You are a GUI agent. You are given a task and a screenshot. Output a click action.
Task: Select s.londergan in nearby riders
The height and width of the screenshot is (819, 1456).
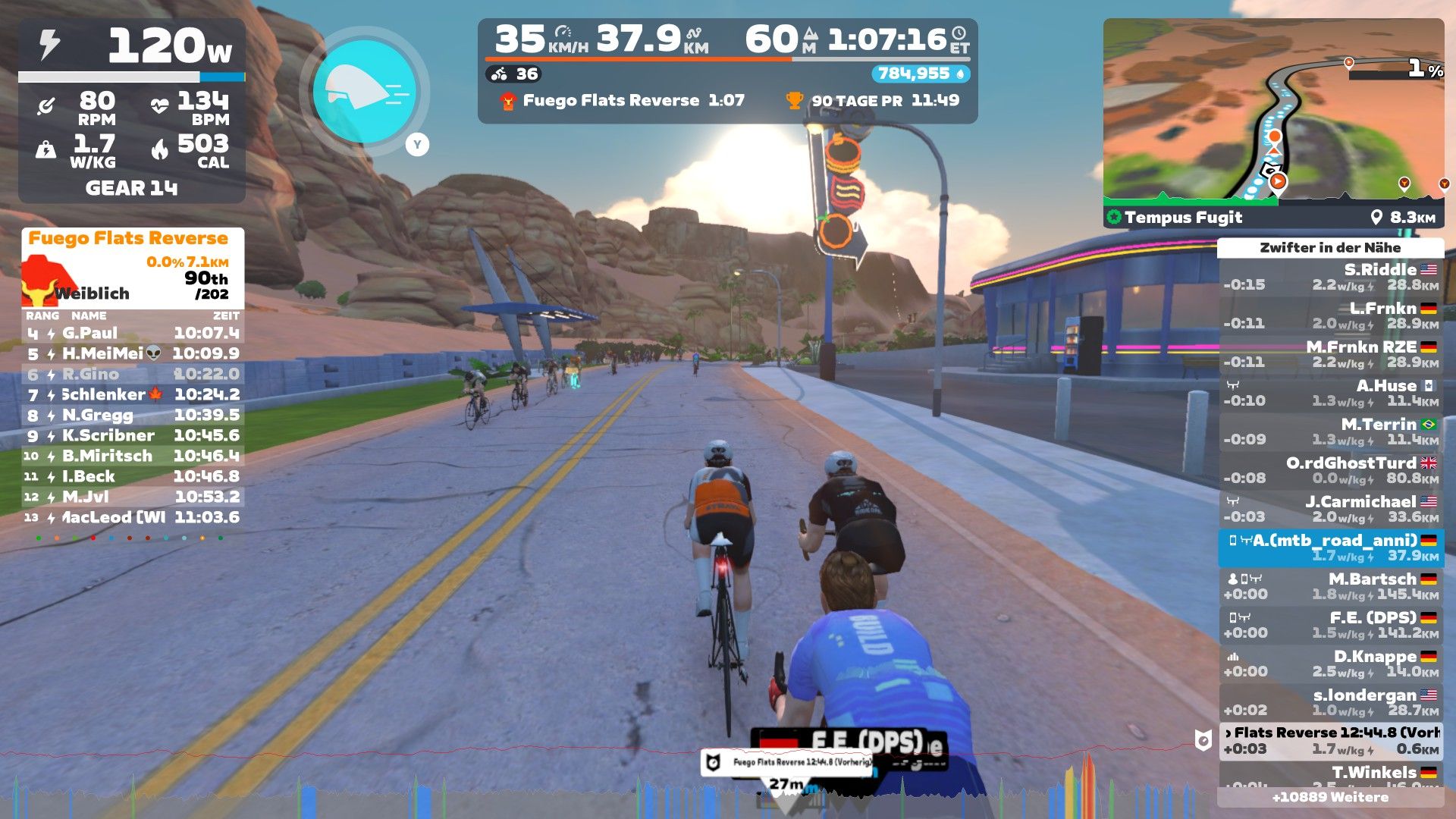tap(1330, 702)
